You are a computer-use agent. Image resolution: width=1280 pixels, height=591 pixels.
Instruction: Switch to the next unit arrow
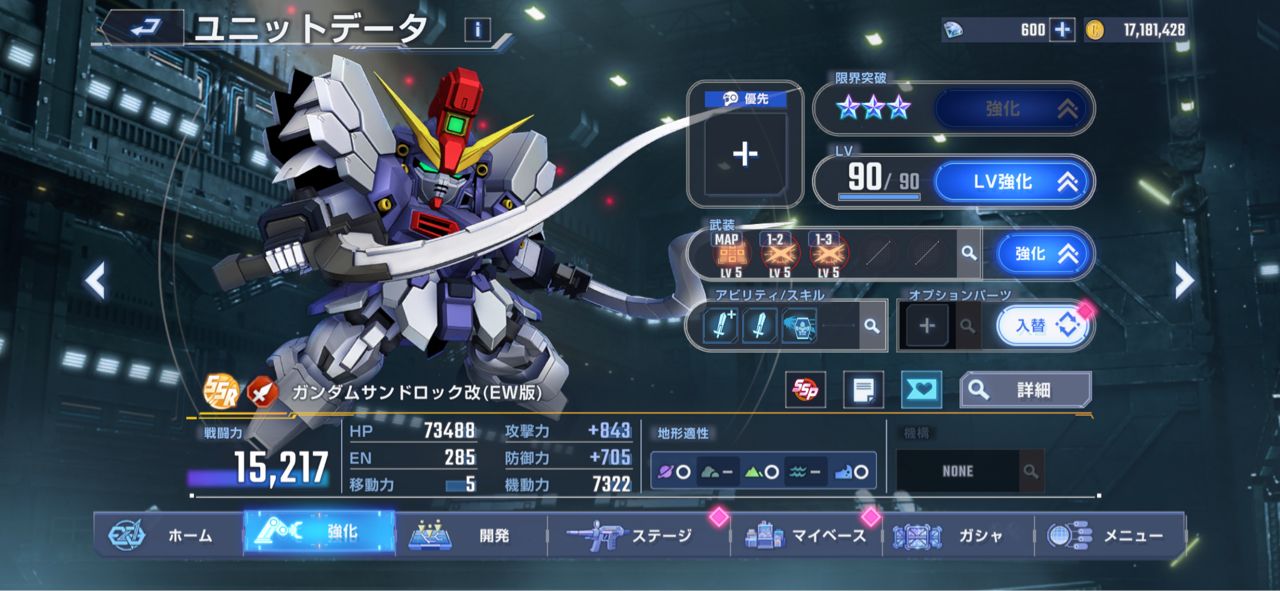point(1184,281)
